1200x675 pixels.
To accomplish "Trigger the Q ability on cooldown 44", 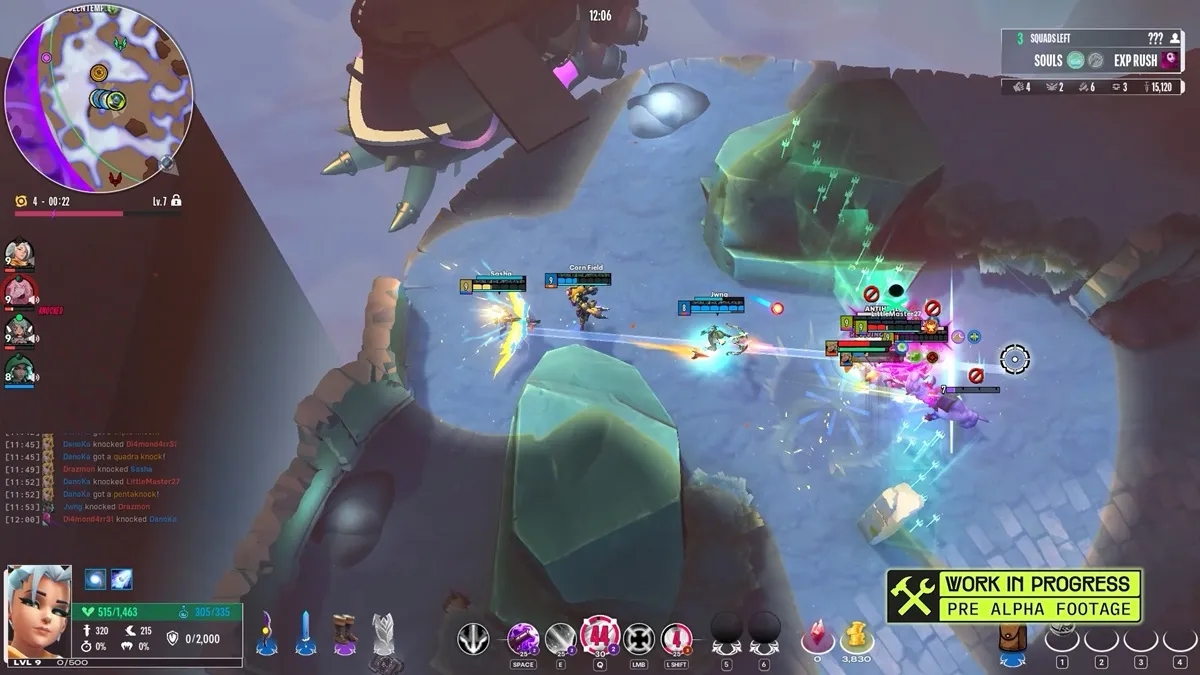I will pos(600,636).
